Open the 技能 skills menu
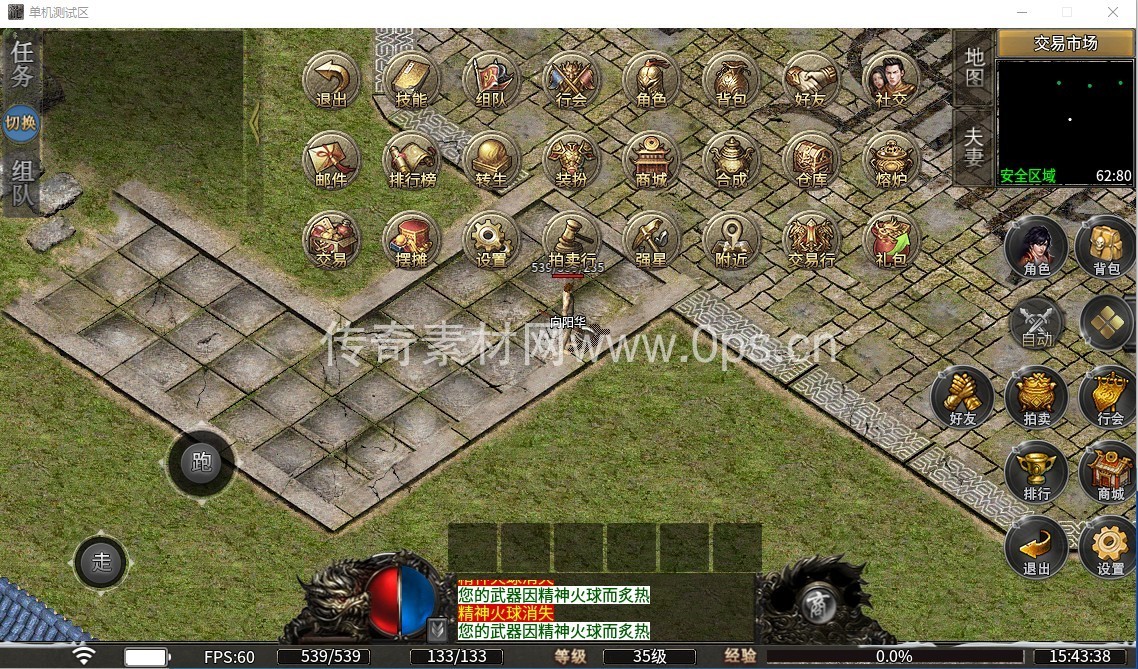 point(411,79)
